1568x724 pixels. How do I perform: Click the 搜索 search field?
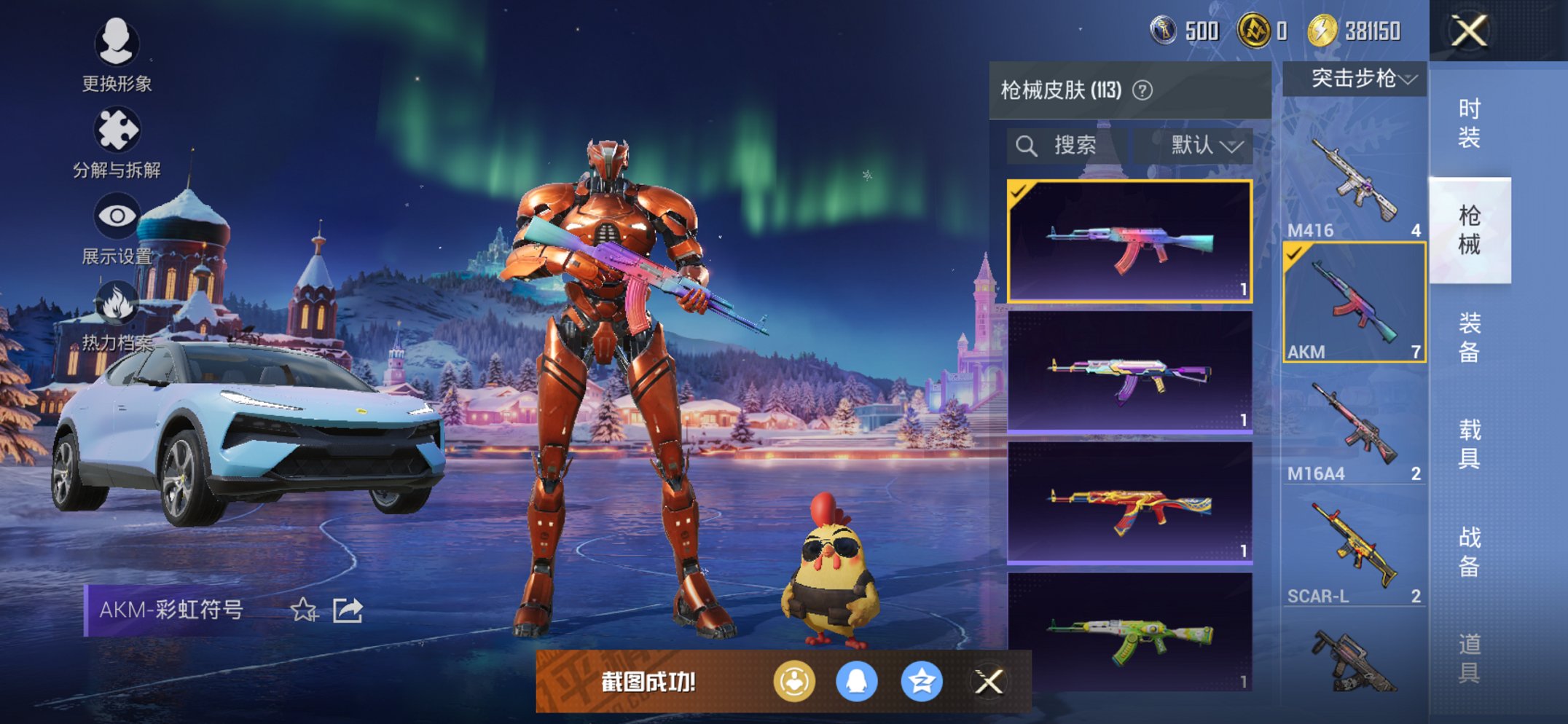(1067, 146)
